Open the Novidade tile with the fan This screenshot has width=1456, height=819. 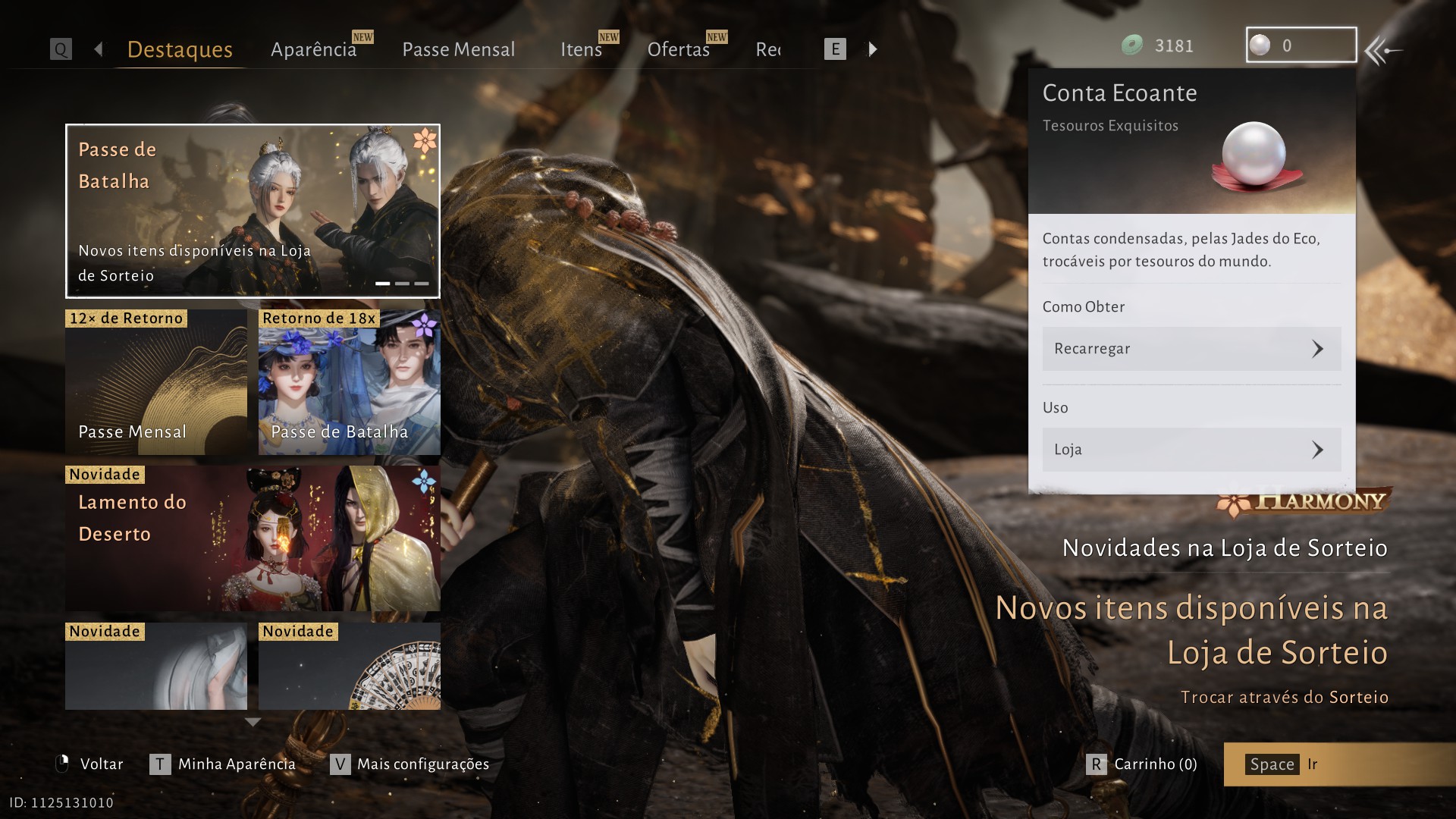tap(349, 666)
